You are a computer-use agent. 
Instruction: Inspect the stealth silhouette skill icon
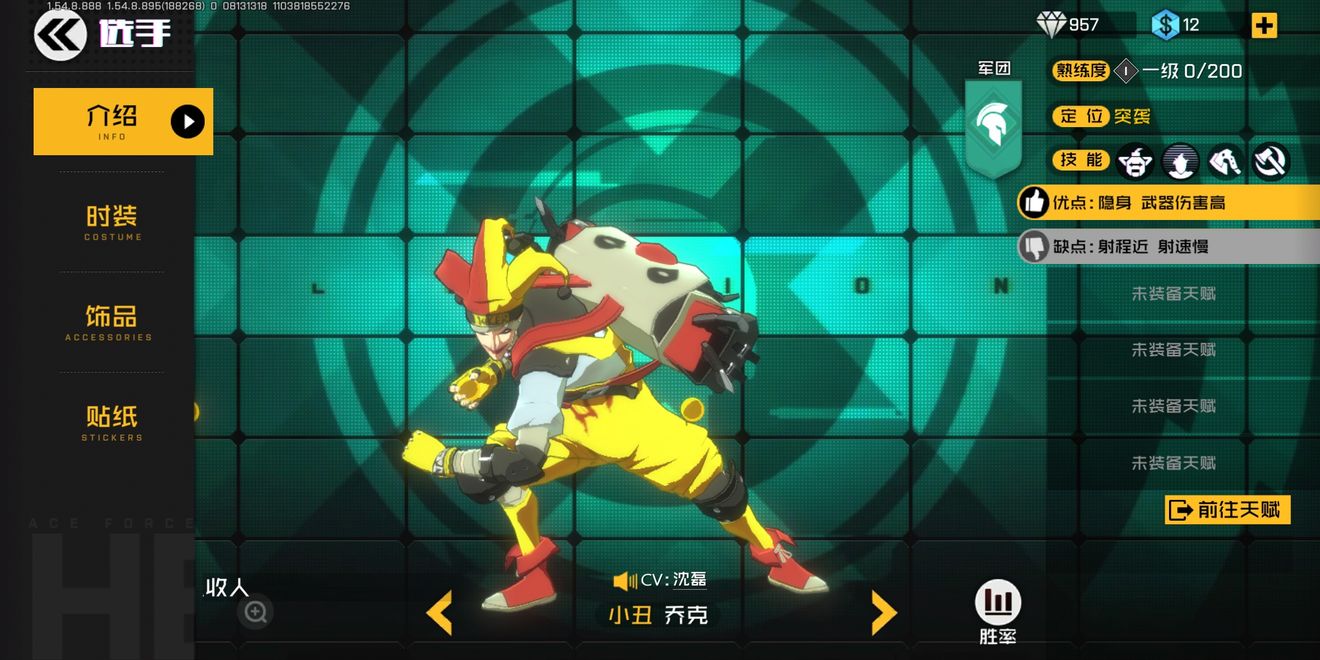(x=1181, y=160)
